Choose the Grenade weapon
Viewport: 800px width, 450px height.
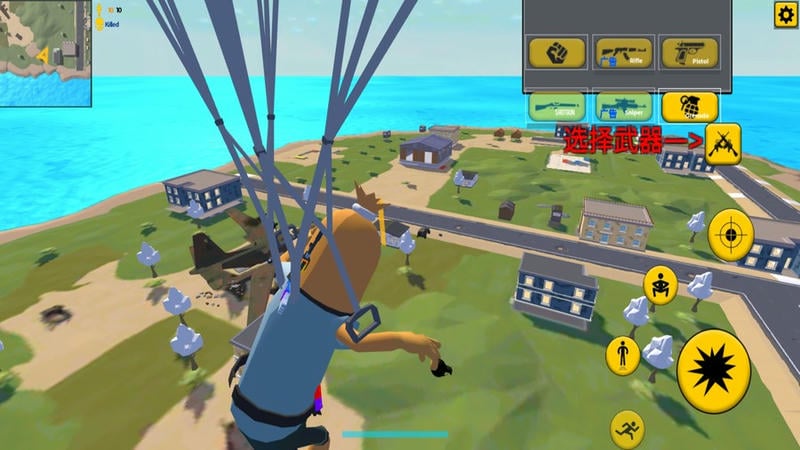pyautogui.click(x=690, y=106)
